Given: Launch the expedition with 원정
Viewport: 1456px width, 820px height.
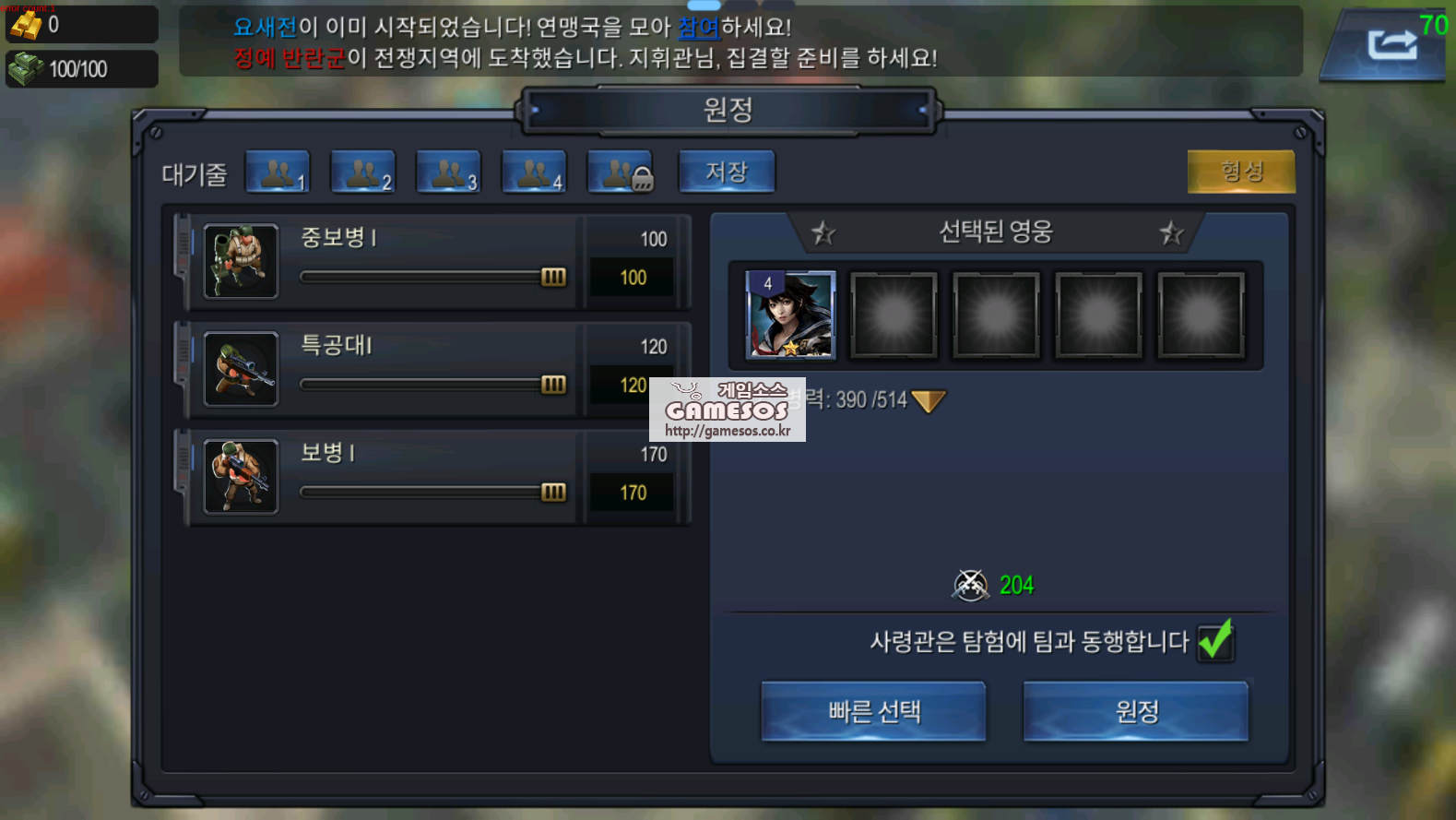Looking at the screenshot, I should tap(1136, 711).
